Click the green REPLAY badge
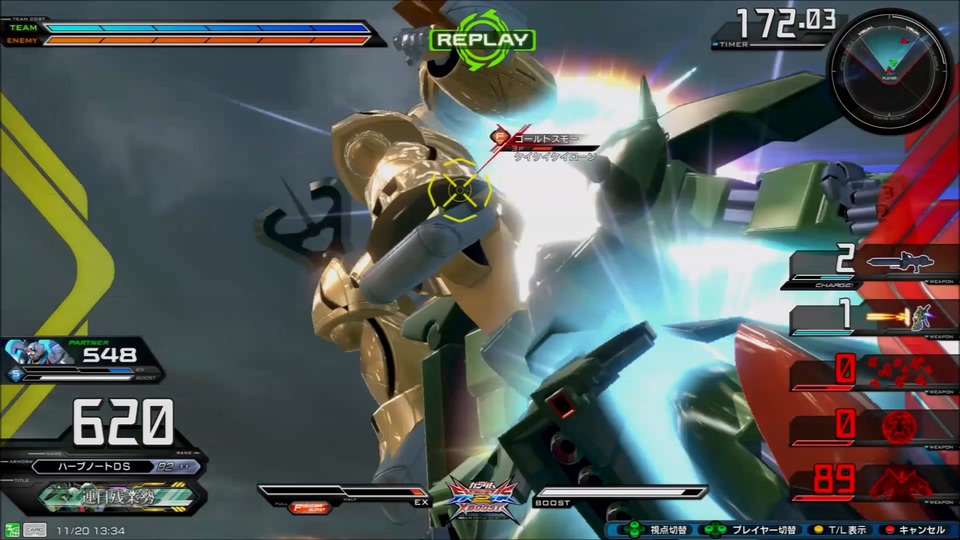Screen dimensions: 960x540 tap(483, 40)
